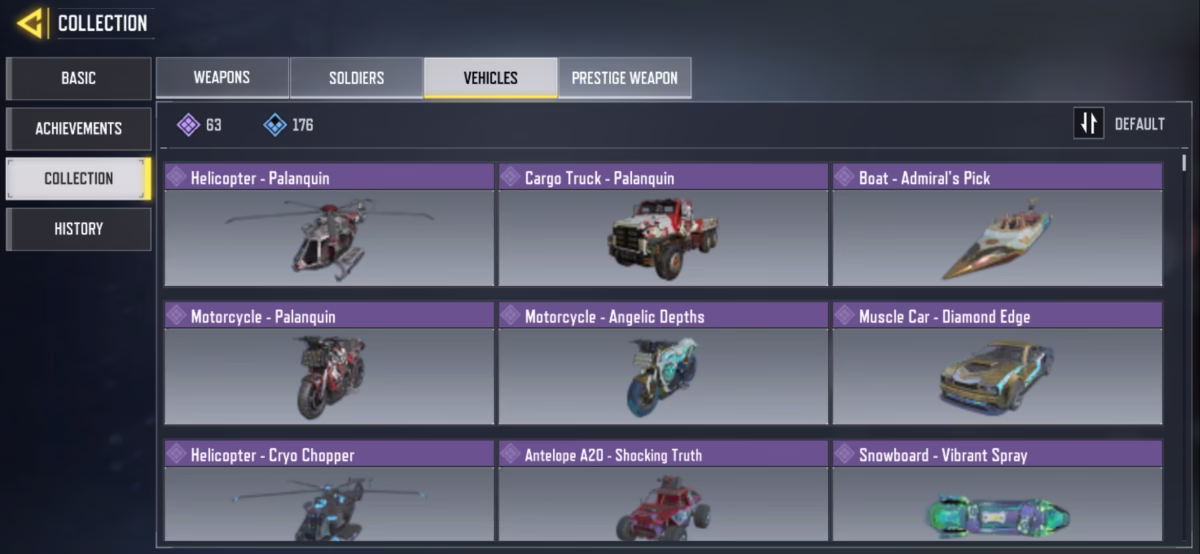Open the Basic profile section

(x=78, y=78)
